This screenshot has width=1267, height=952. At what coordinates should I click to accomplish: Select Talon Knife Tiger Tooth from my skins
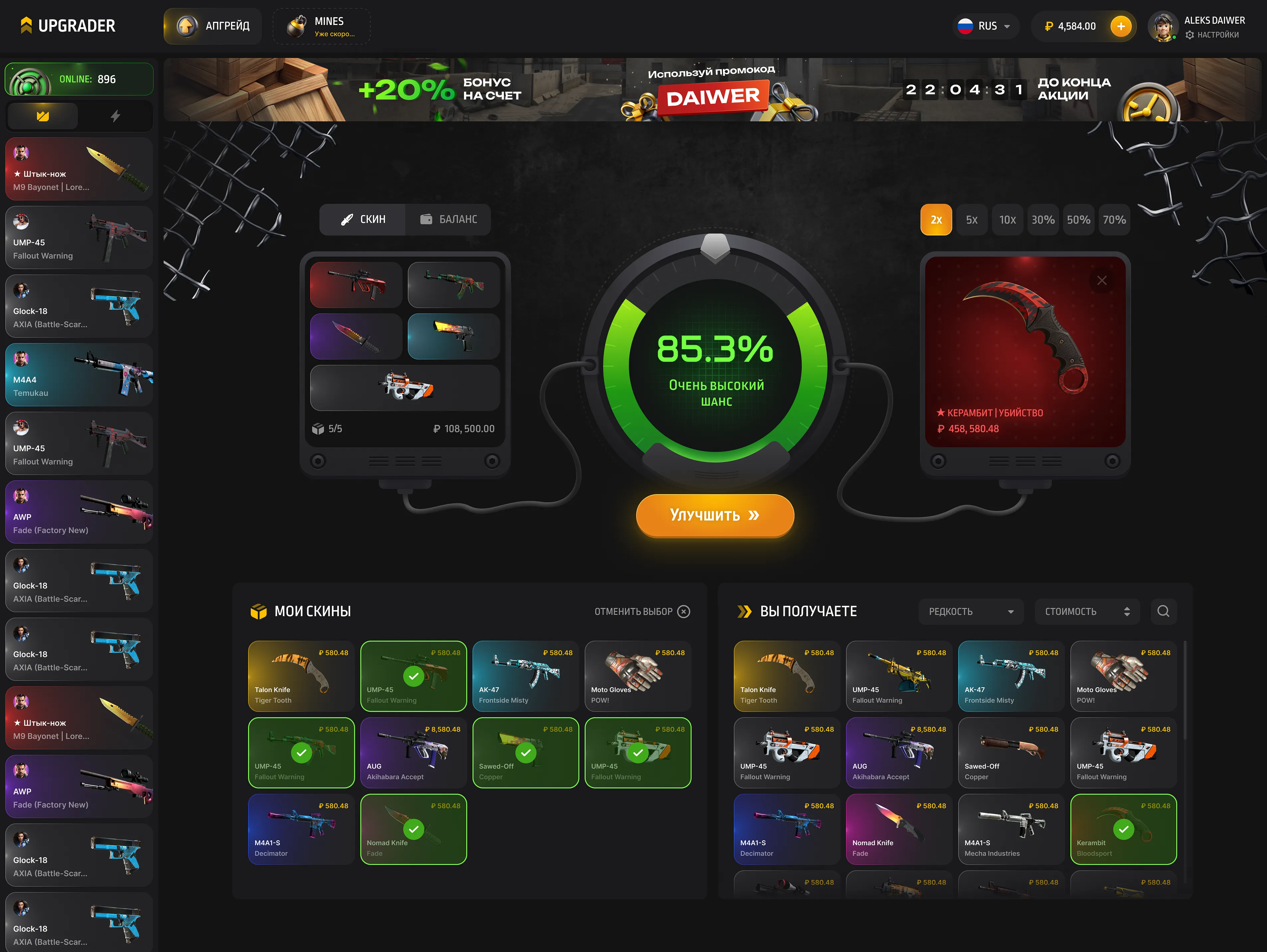301,676
